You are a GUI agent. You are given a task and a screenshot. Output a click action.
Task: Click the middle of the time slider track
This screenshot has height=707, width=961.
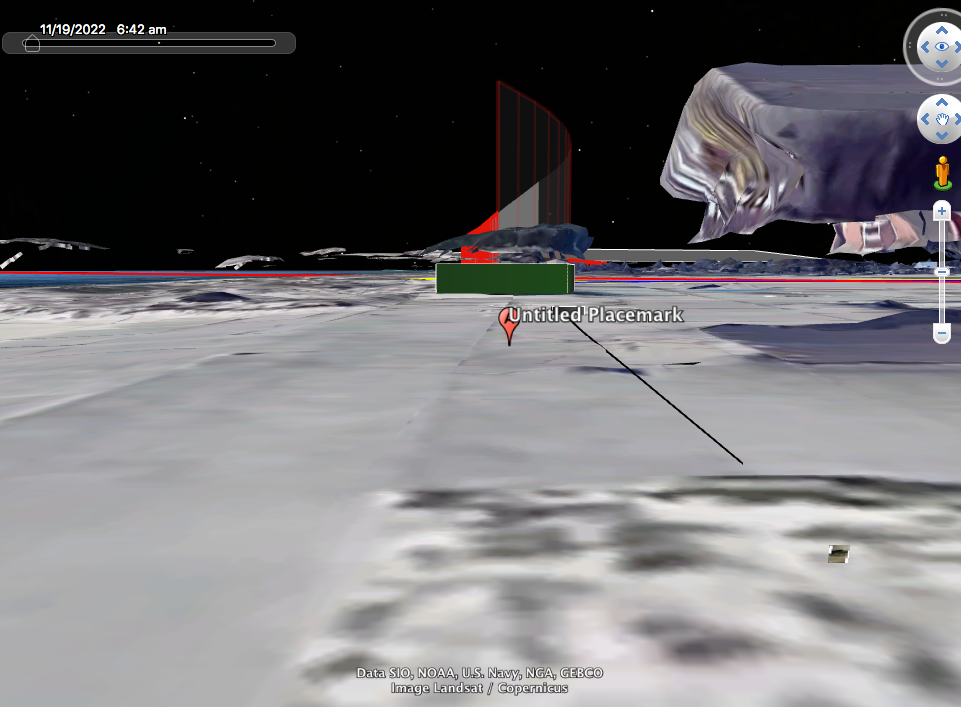(150, 43)
